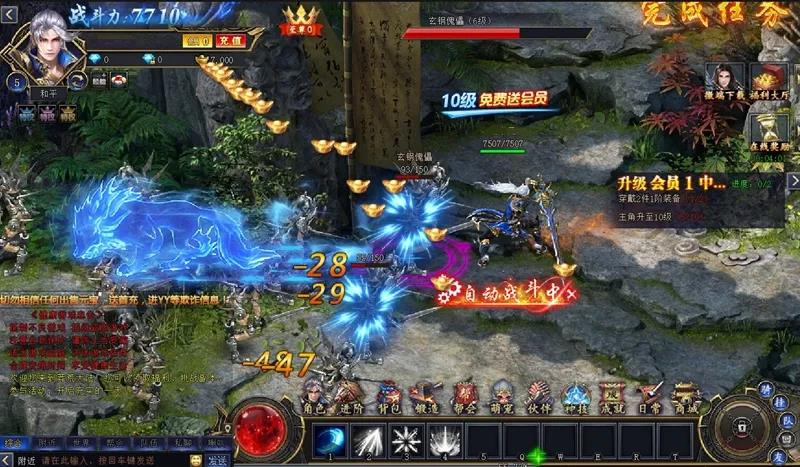Claim the 在线奖励 online reward hourglass
This screenshot has height=467, width=800.
[770, 135]
